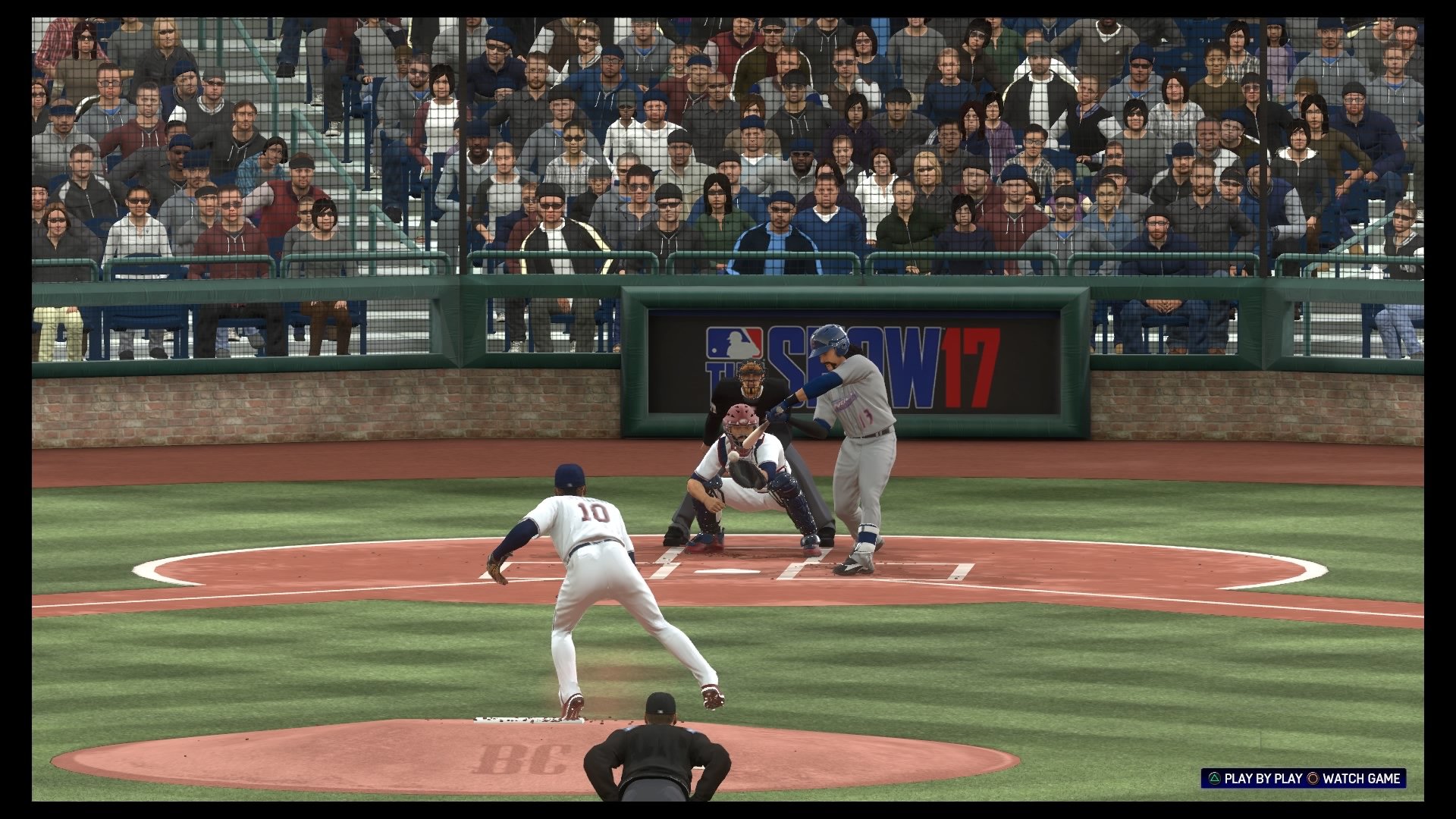1456x819 pixels.
Task: Switch to Watch Game mode
Action: [1361, 779]
